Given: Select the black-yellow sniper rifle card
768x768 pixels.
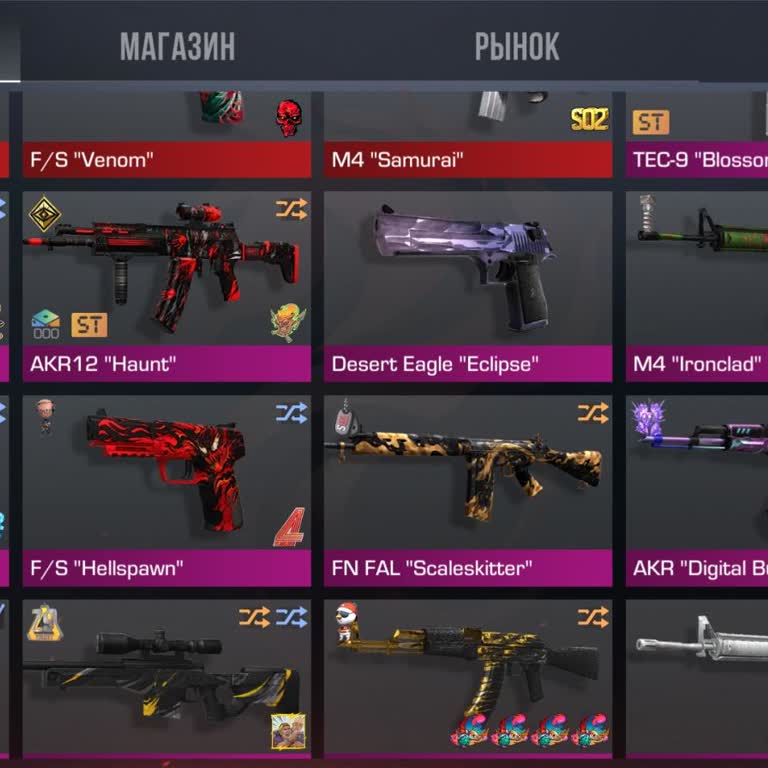Looking at the screenshot, I should pos(166,680).
